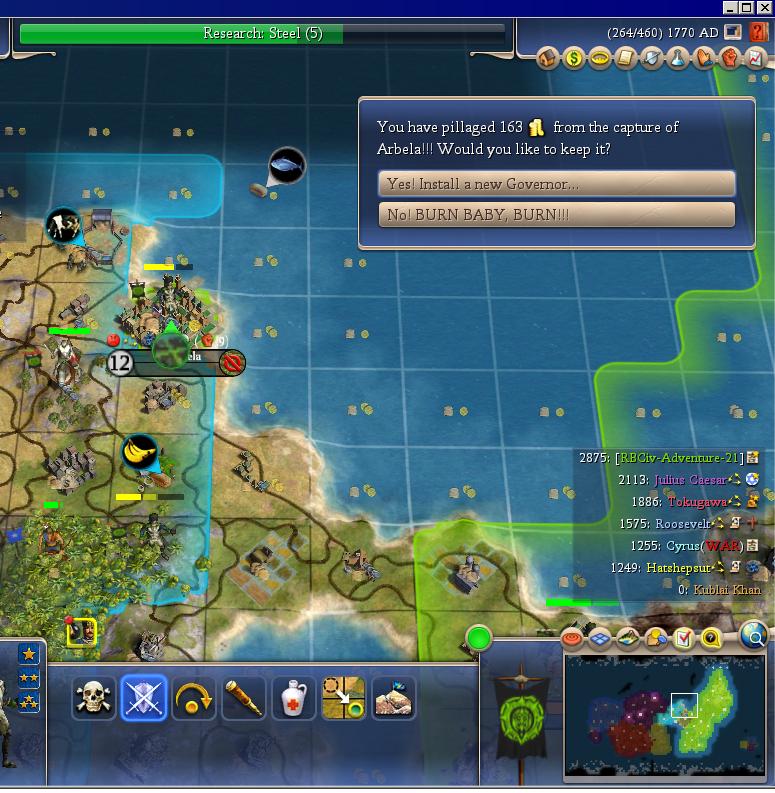
Task: Use the spyglass sentry action
Action: [244, 698]
